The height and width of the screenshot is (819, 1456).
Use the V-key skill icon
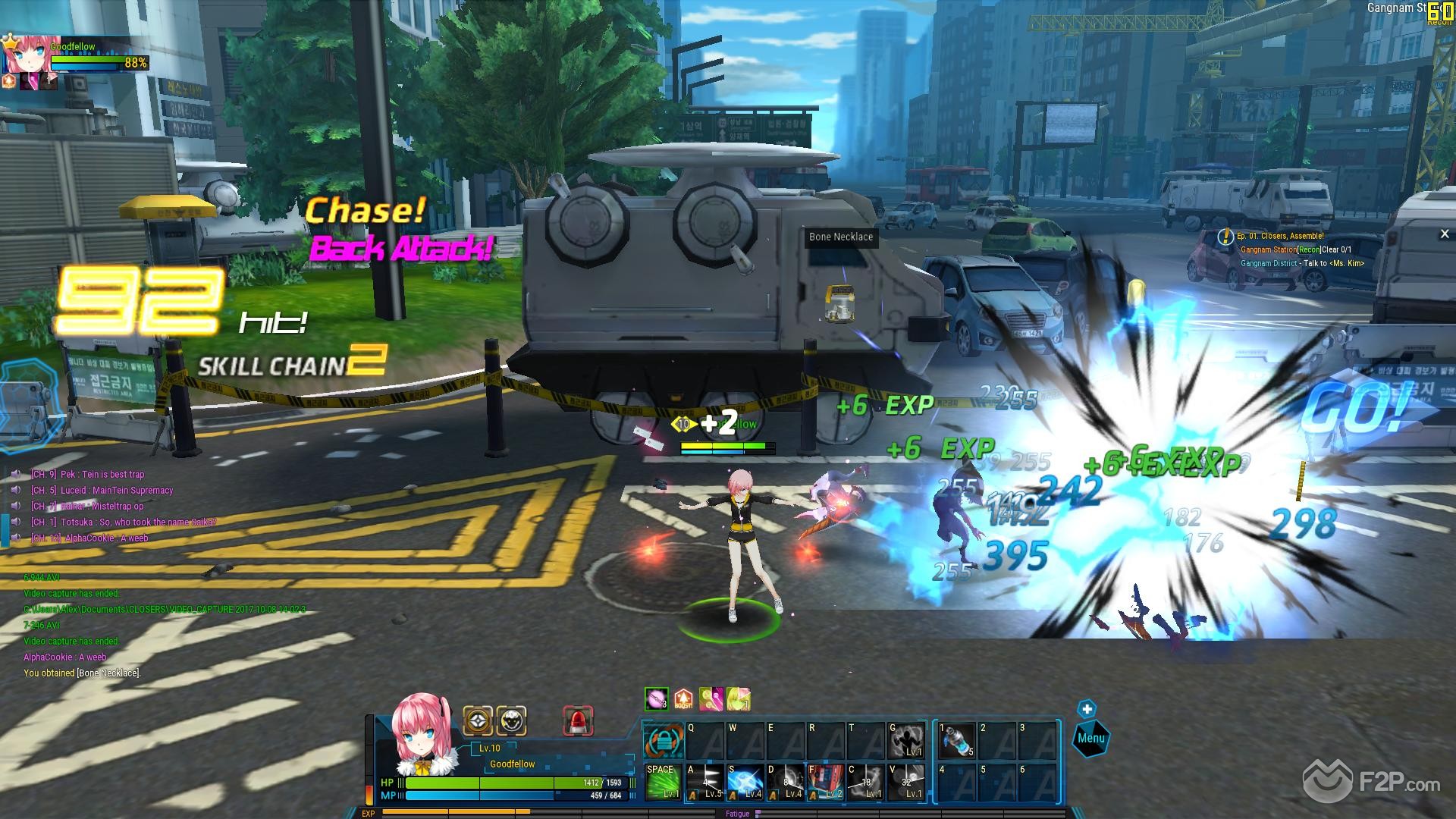(x=906, y=782)
